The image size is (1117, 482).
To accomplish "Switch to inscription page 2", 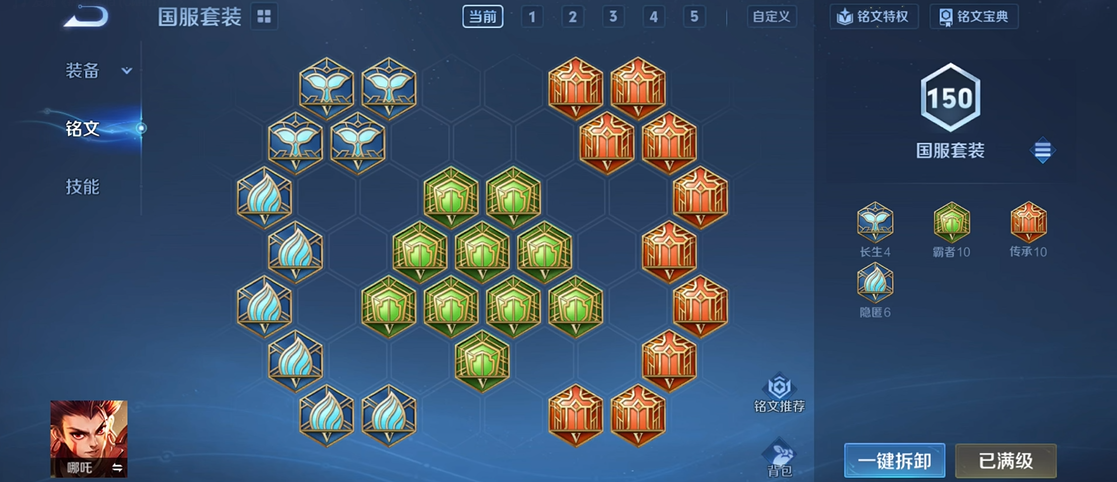I will (x=572, y=17).
